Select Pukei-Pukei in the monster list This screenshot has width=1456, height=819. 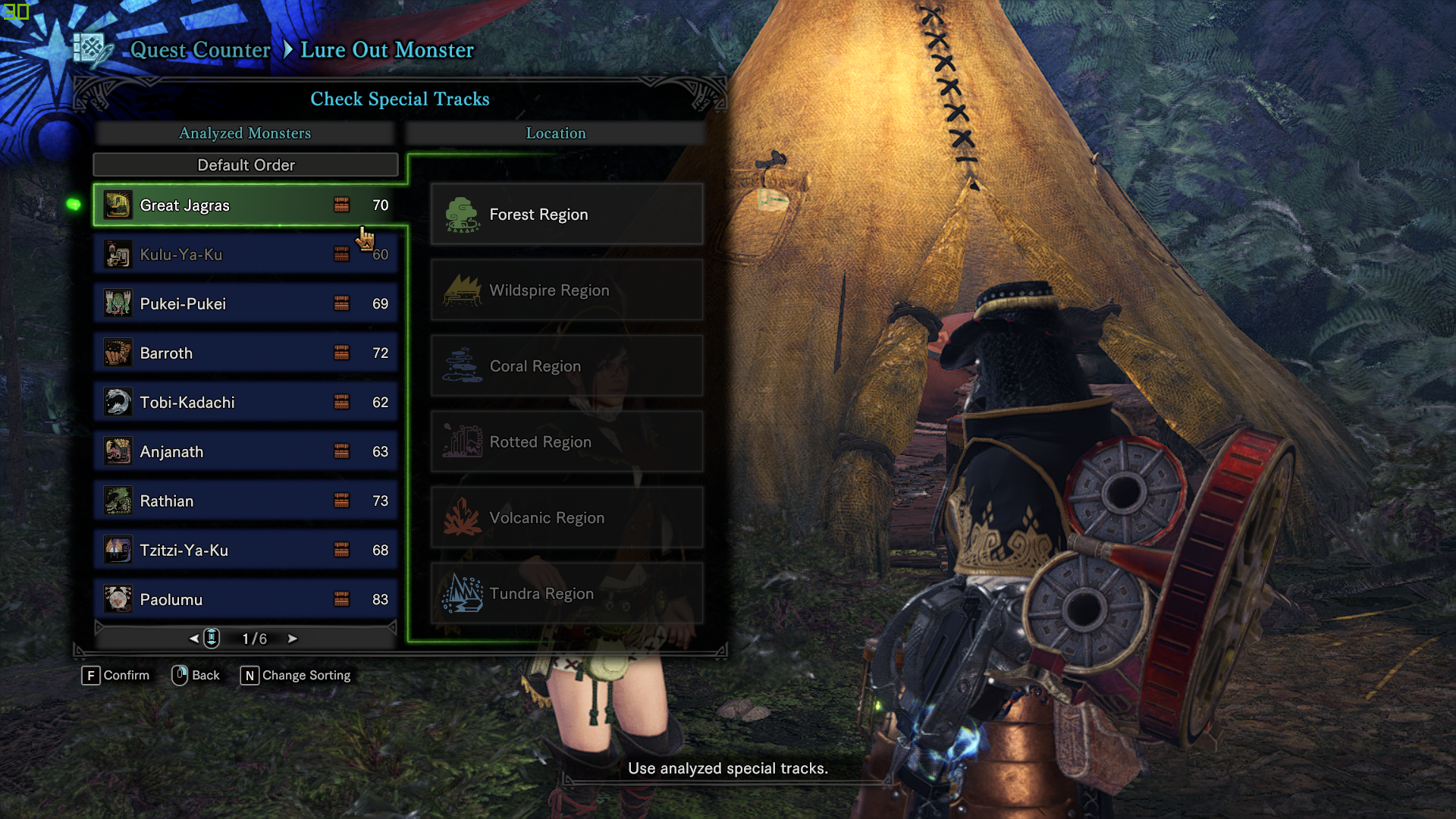click(246, 304)
